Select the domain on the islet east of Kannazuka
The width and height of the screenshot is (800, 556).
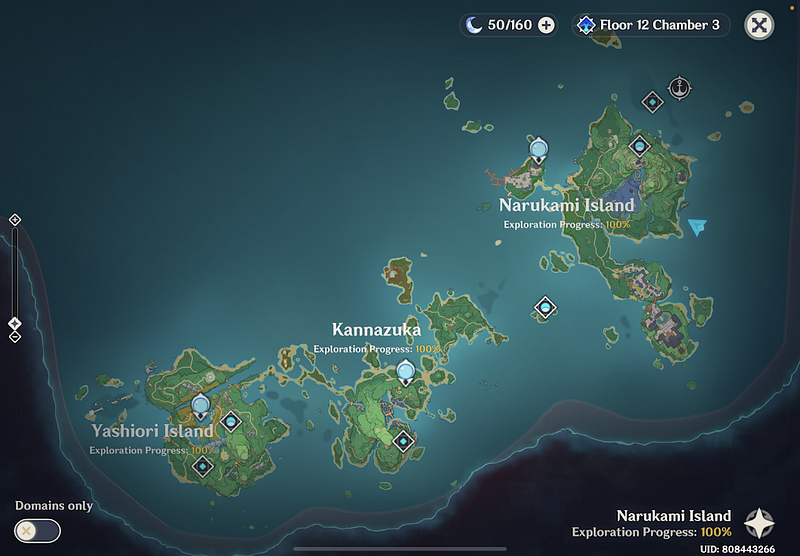coord(545,307)
